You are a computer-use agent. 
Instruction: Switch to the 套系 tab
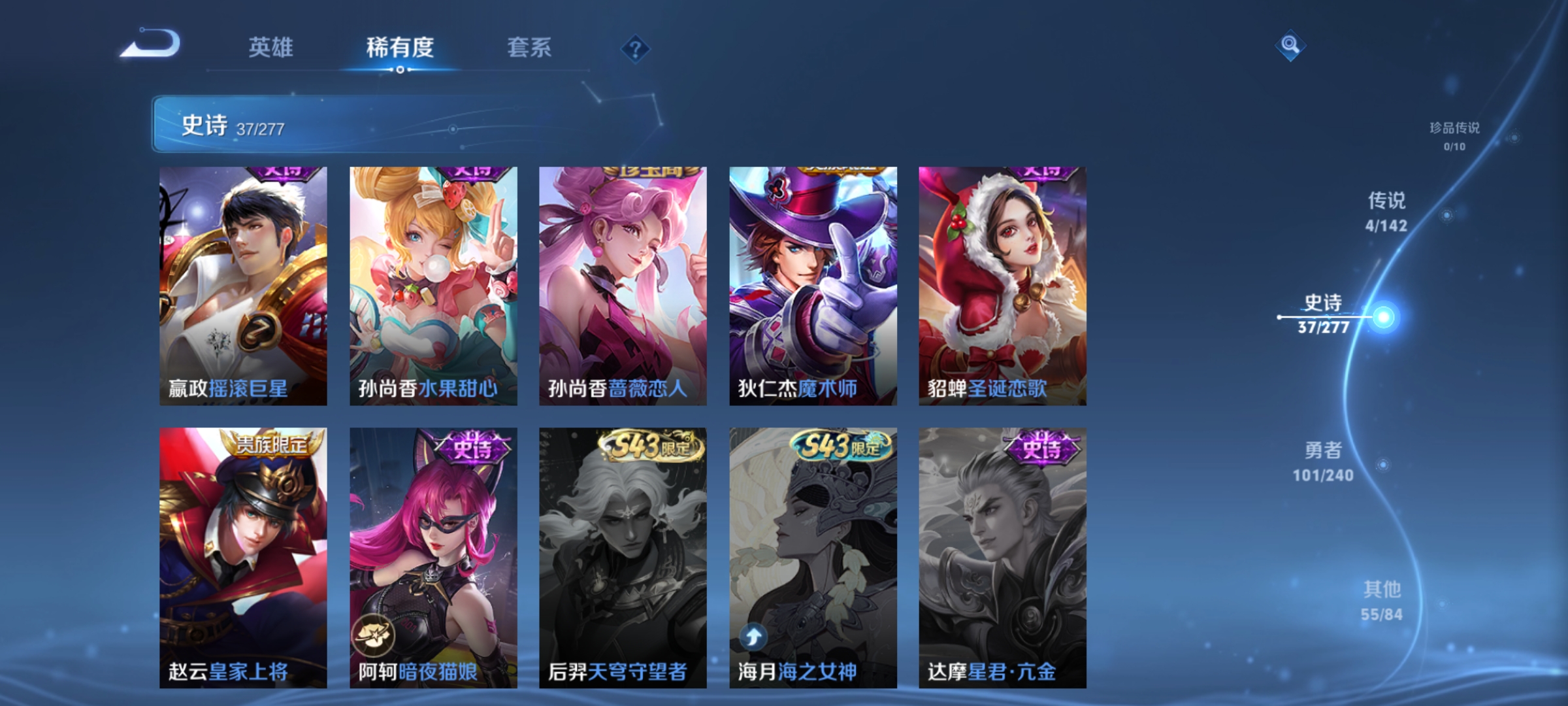[531, 47]
